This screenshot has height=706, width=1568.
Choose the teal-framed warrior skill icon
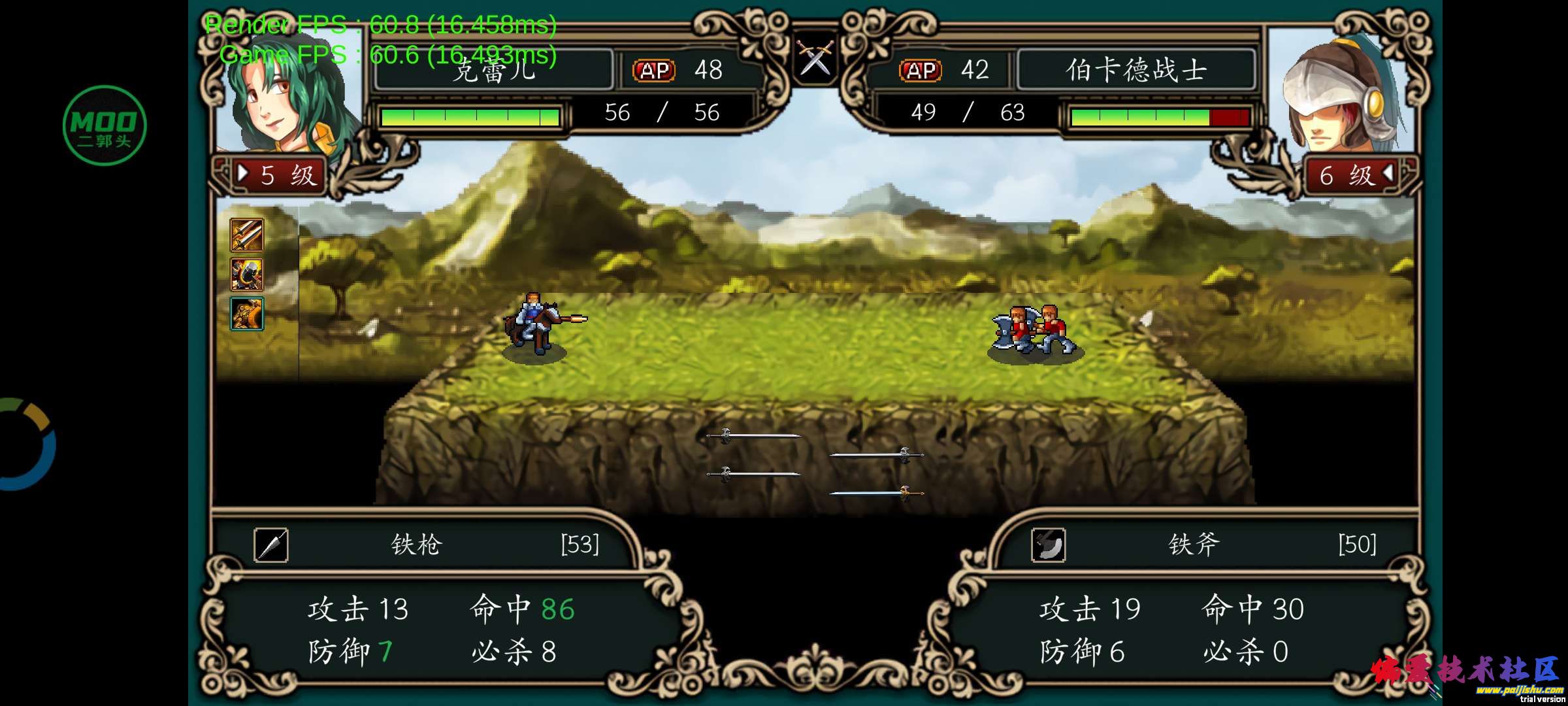coord(246,314)
